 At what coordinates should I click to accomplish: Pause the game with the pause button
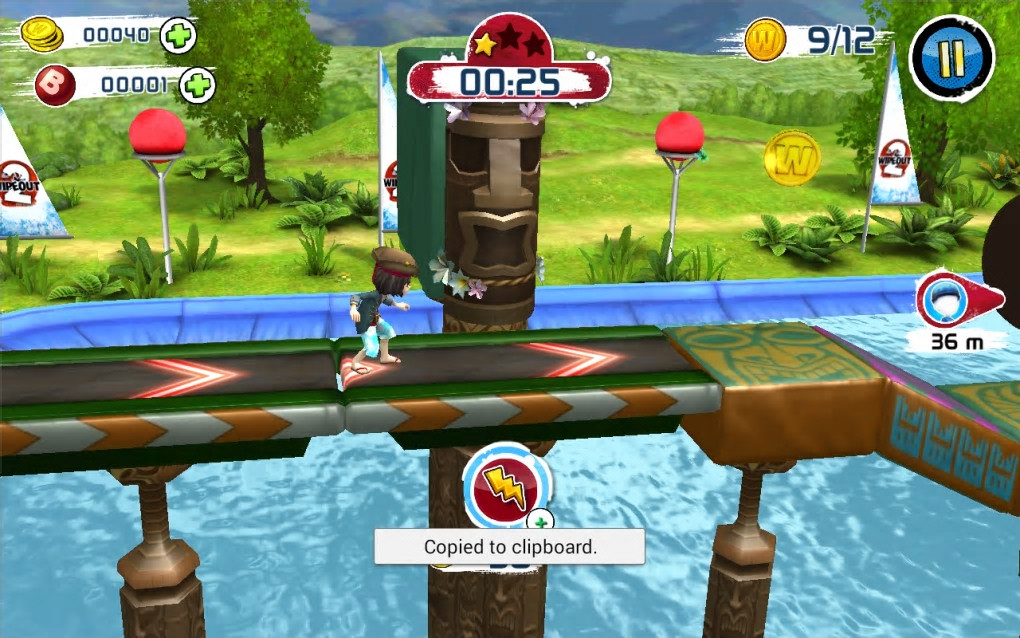click(951, 58)
